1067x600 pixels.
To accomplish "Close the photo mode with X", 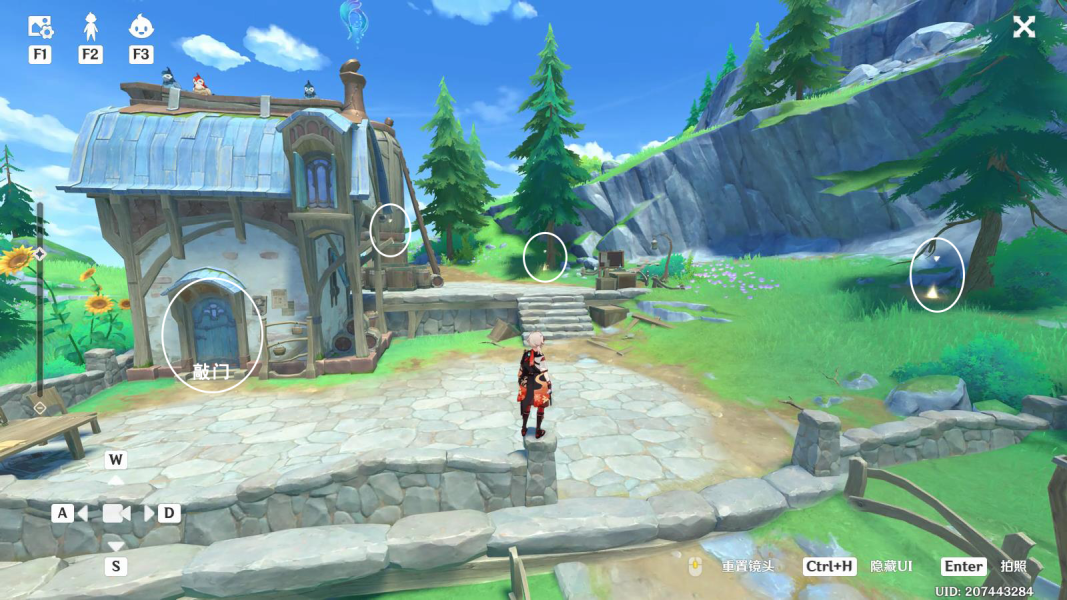I will coord(1024,27).
